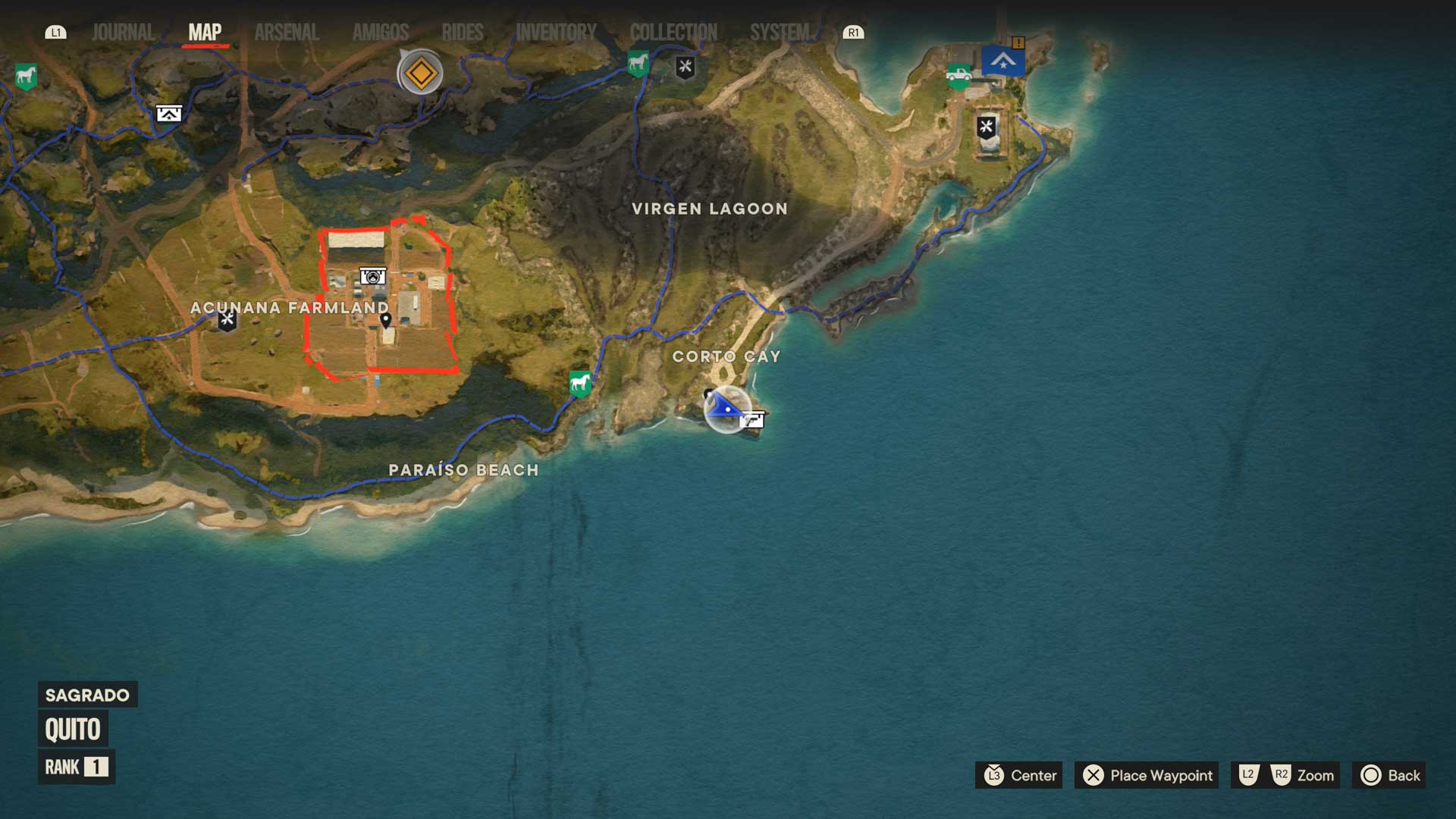Switch to the Journal tab

[123, 33]
